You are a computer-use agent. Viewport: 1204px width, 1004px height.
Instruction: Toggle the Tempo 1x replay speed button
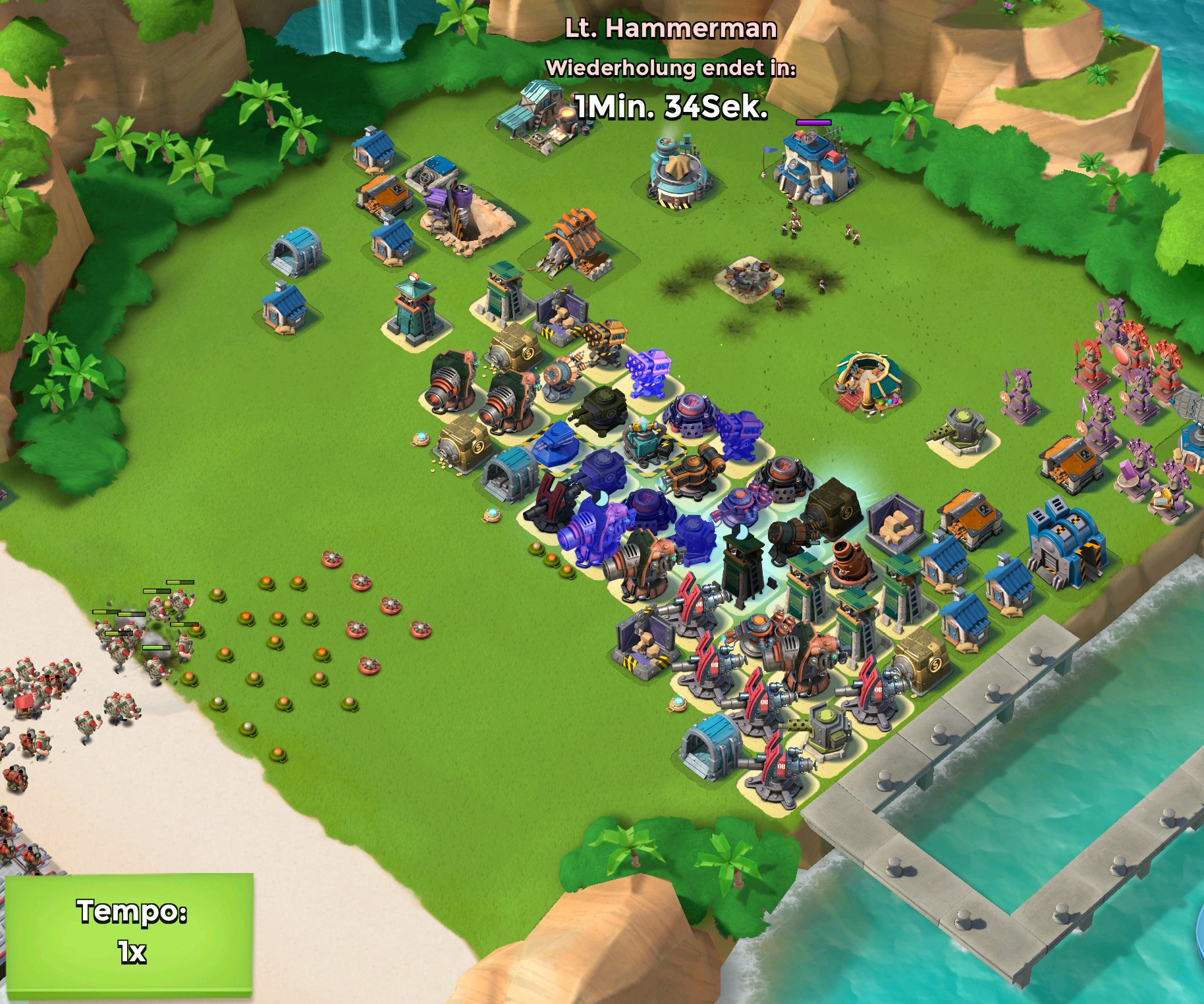pos(130,932)
